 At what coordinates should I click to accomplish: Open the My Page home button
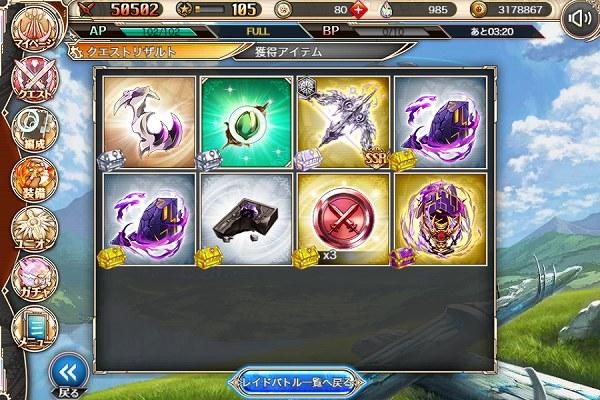(x=32, y=28)
